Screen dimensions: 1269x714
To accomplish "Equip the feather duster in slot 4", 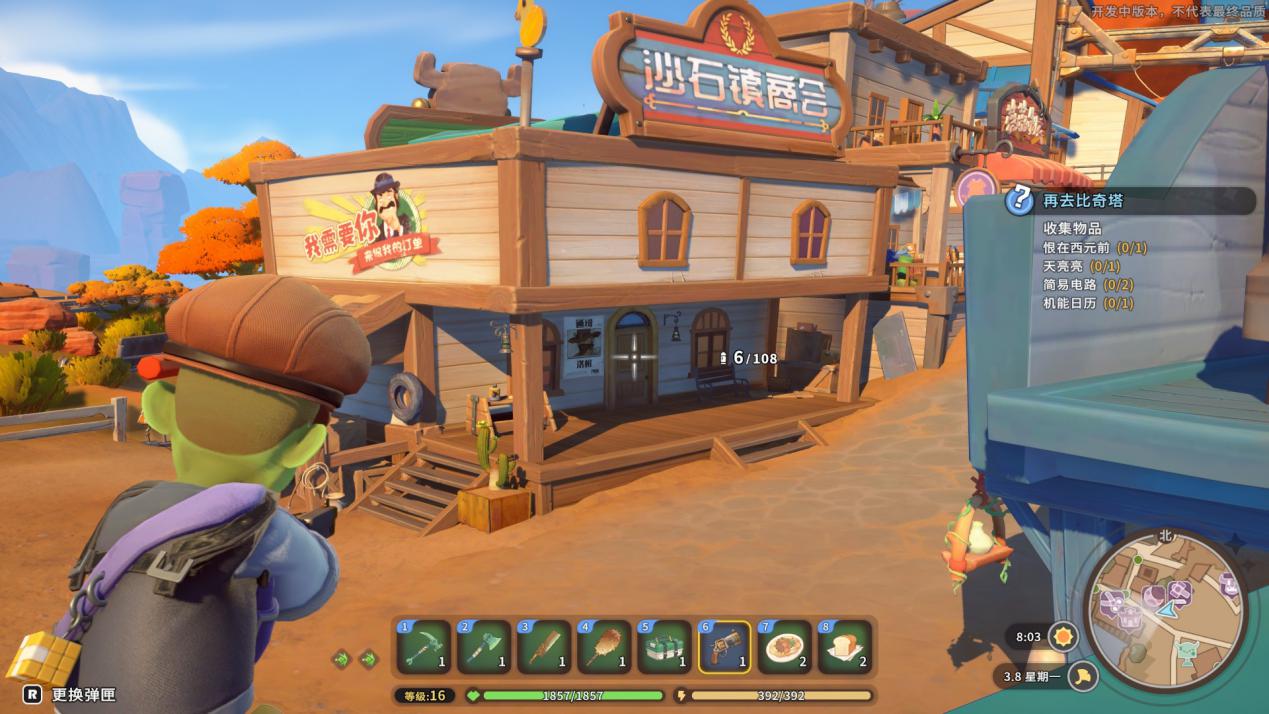I will [x=603, y=647].
